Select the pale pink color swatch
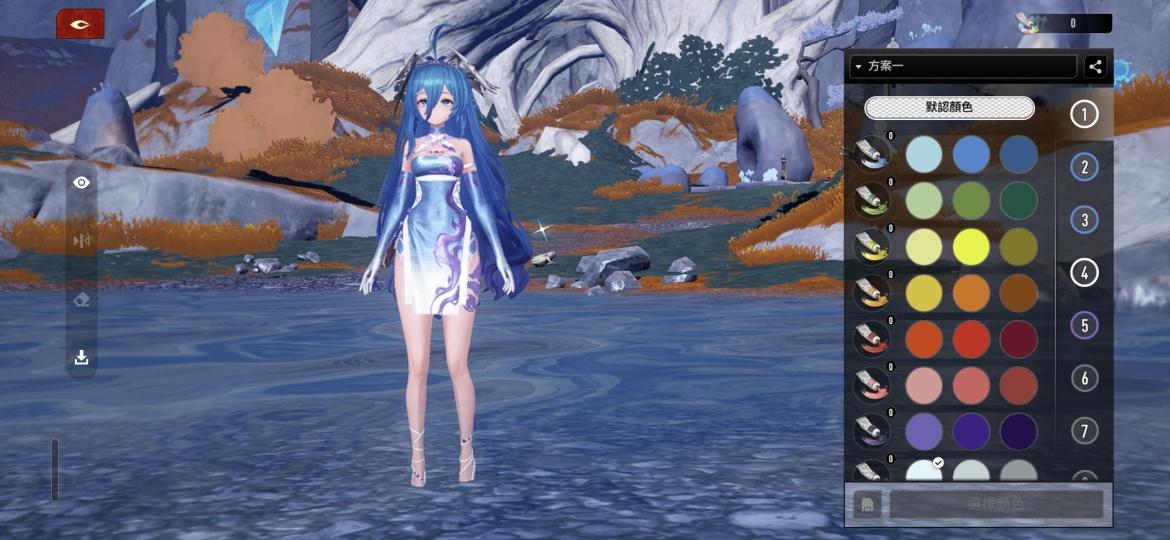The height and width of the screenshot is (540, 1170). 924,385
